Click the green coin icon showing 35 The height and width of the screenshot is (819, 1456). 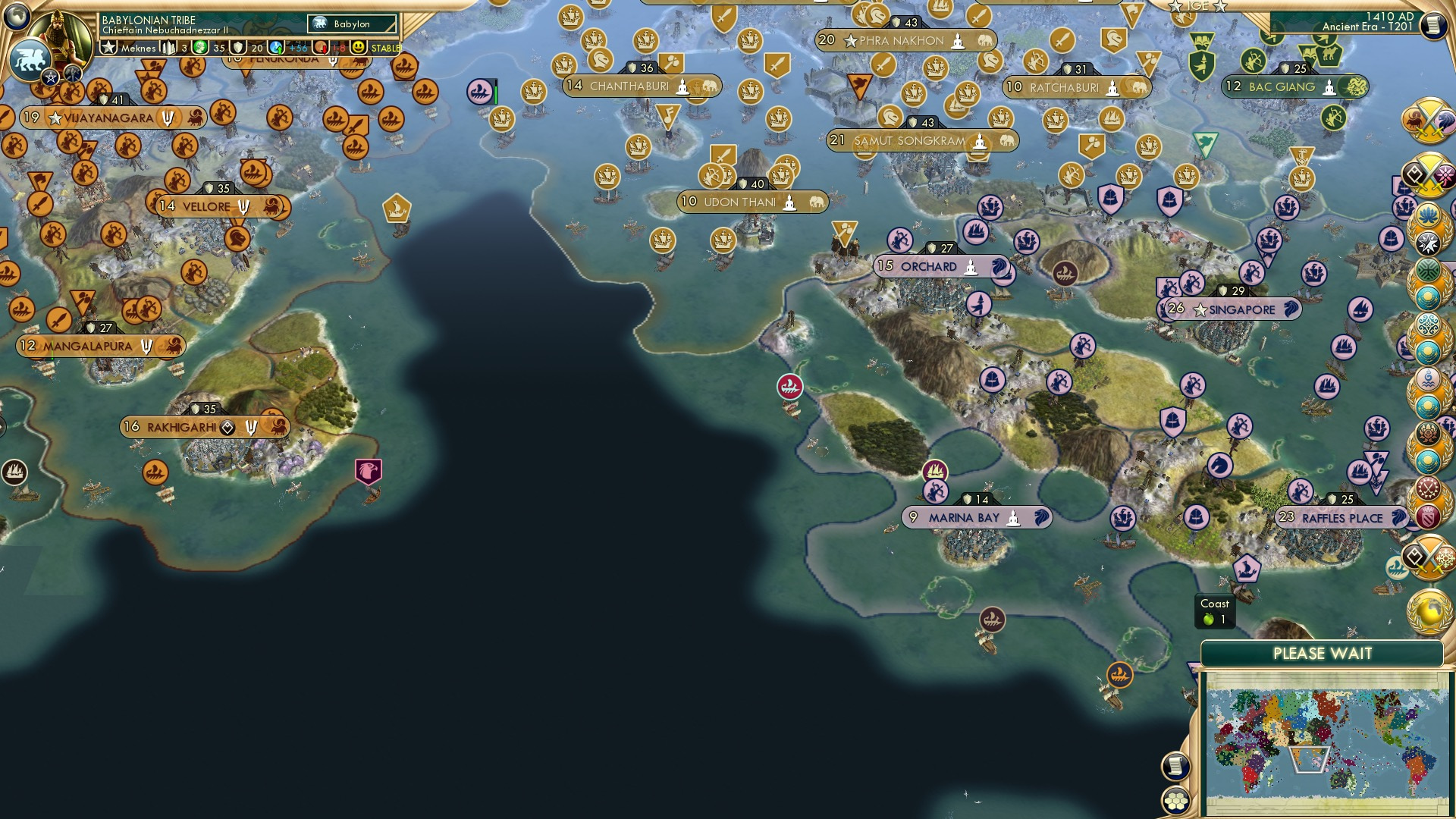(x=200, y=48)
